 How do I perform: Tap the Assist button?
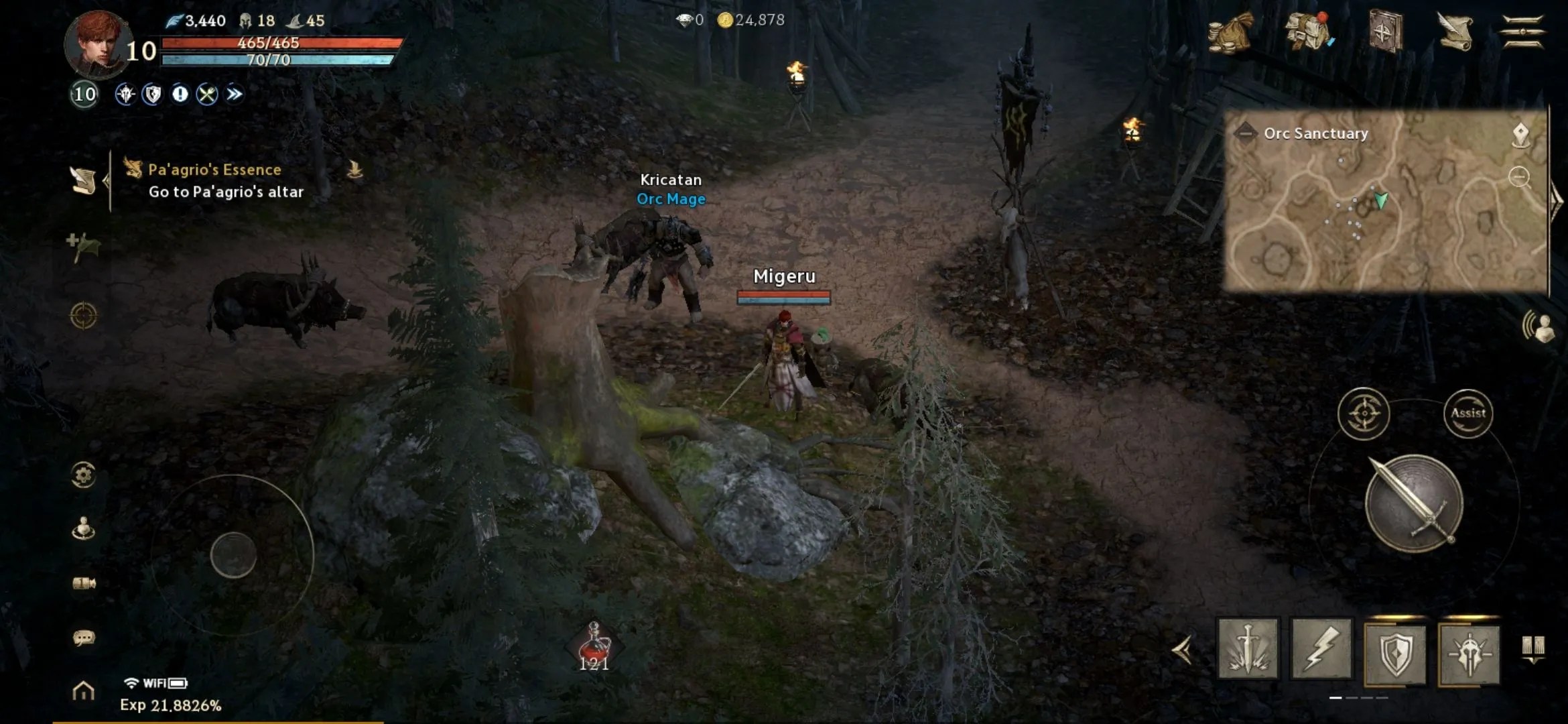(x=1467, y=414)
